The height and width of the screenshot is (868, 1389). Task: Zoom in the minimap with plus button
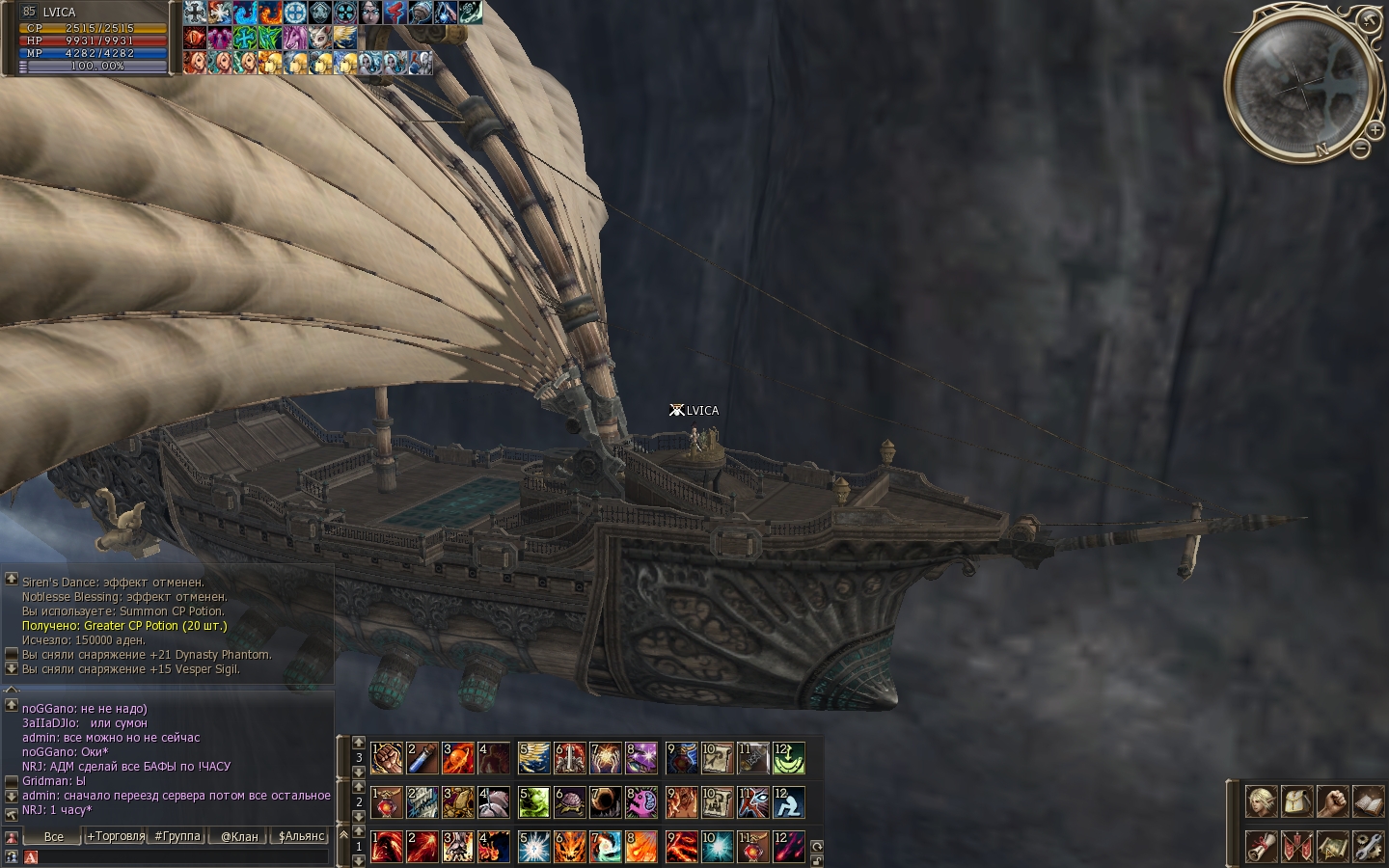(x=1375, y=128)
